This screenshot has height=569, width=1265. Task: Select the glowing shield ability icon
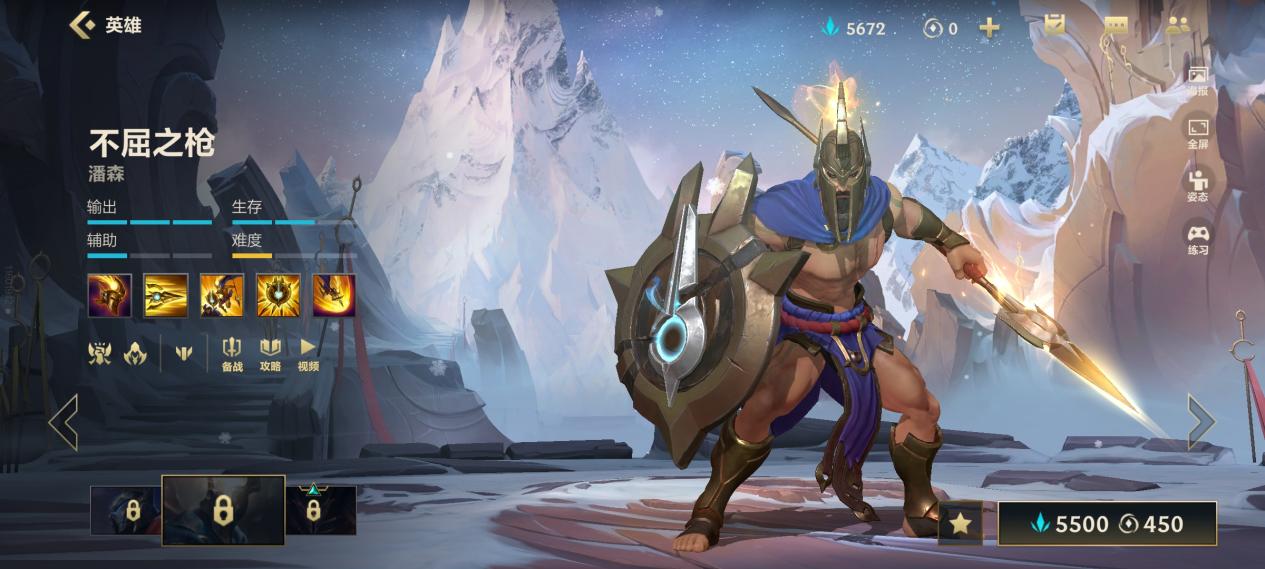point(278,295)
